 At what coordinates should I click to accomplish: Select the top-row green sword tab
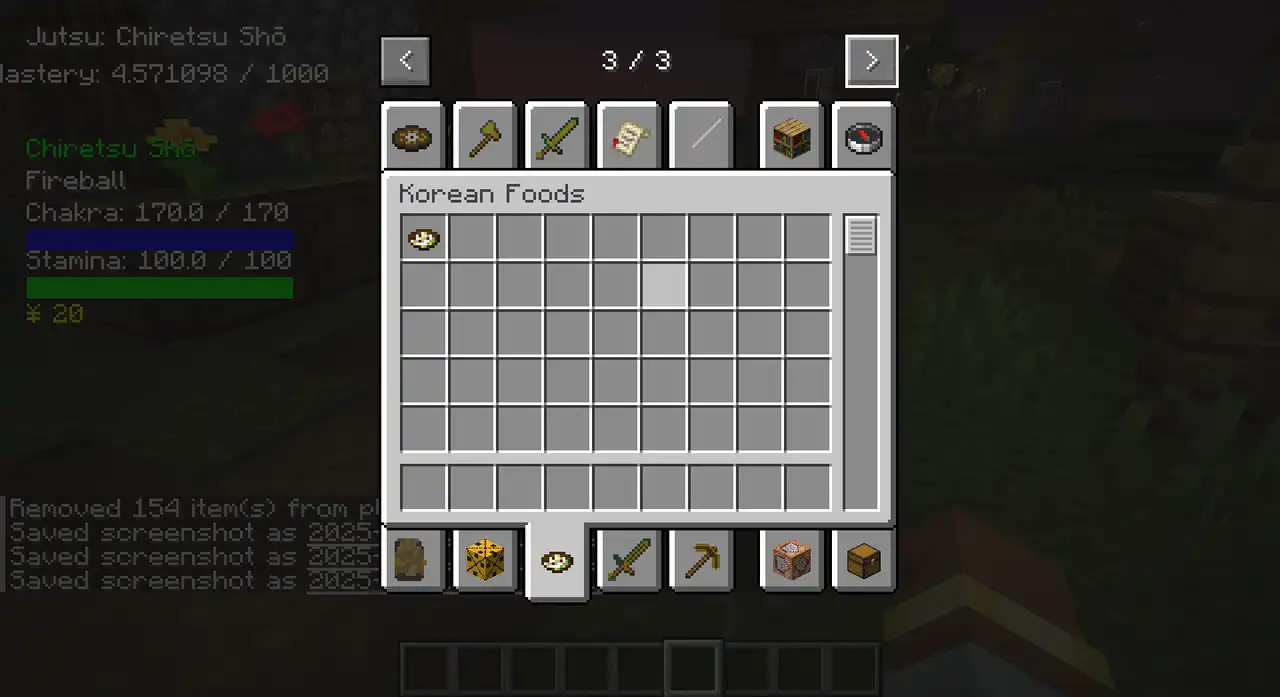point(557,138)
